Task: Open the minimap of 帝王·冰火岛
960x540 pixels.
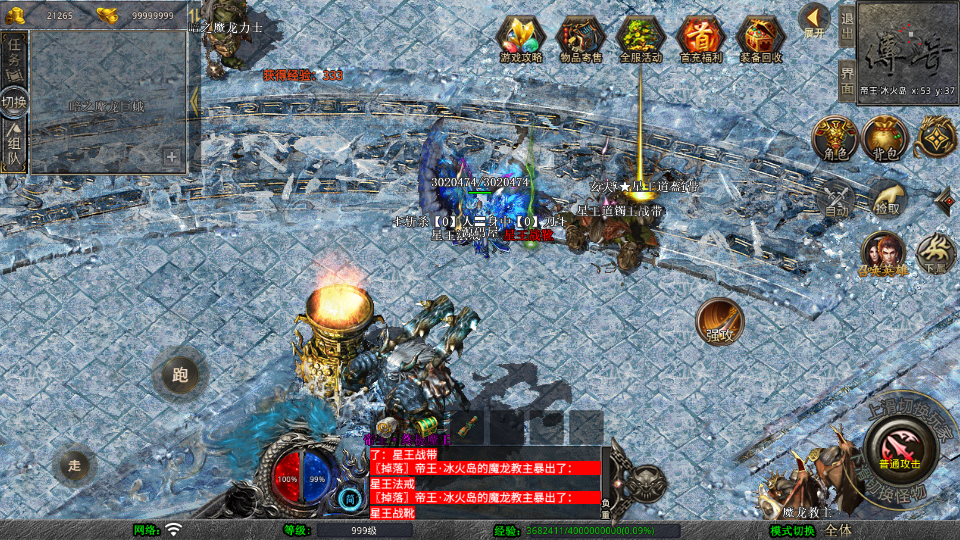Action: click(906, 48)
